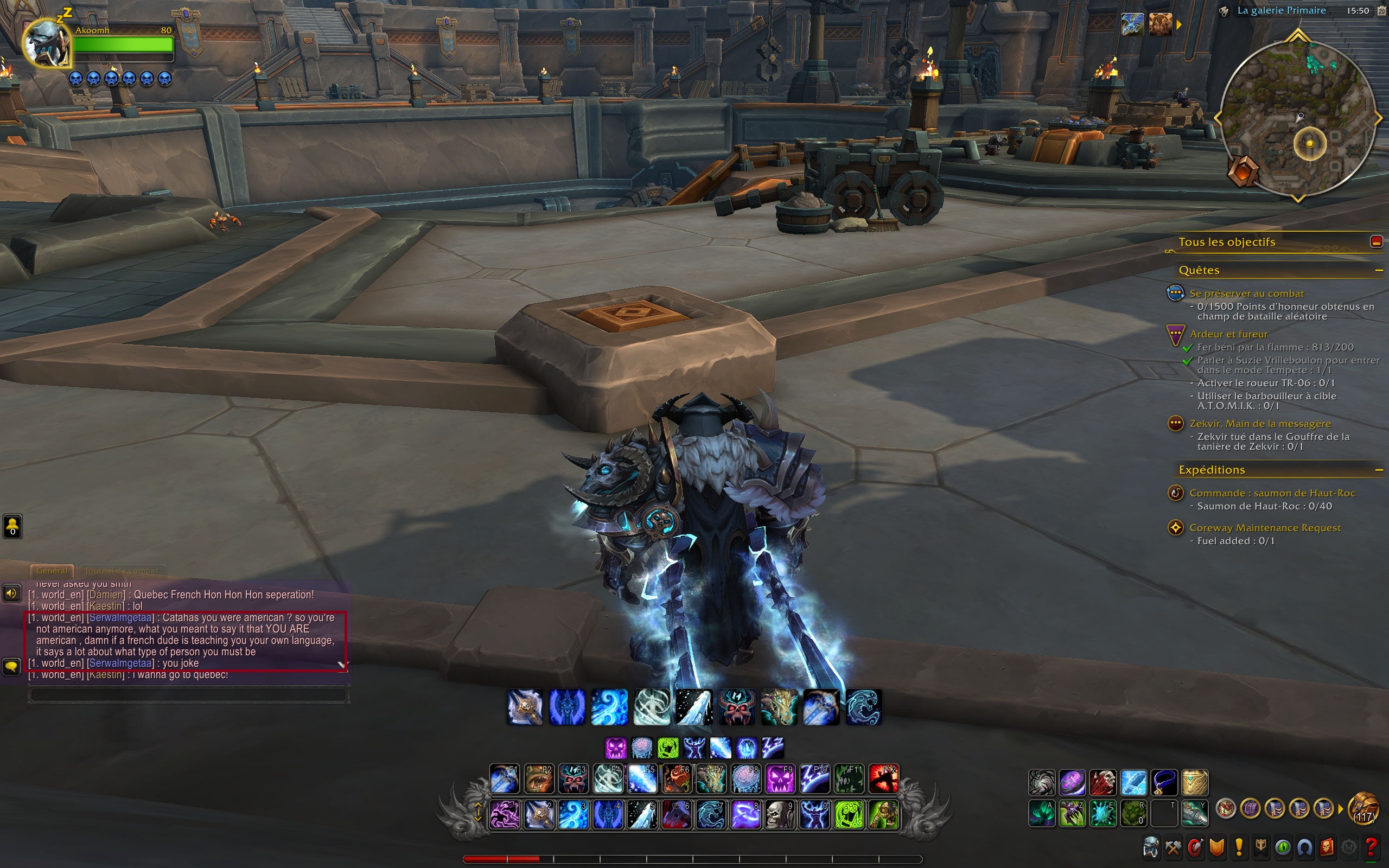Select the Général chat tab
This screenshot has width=1389, height=868.
(52, 571)
